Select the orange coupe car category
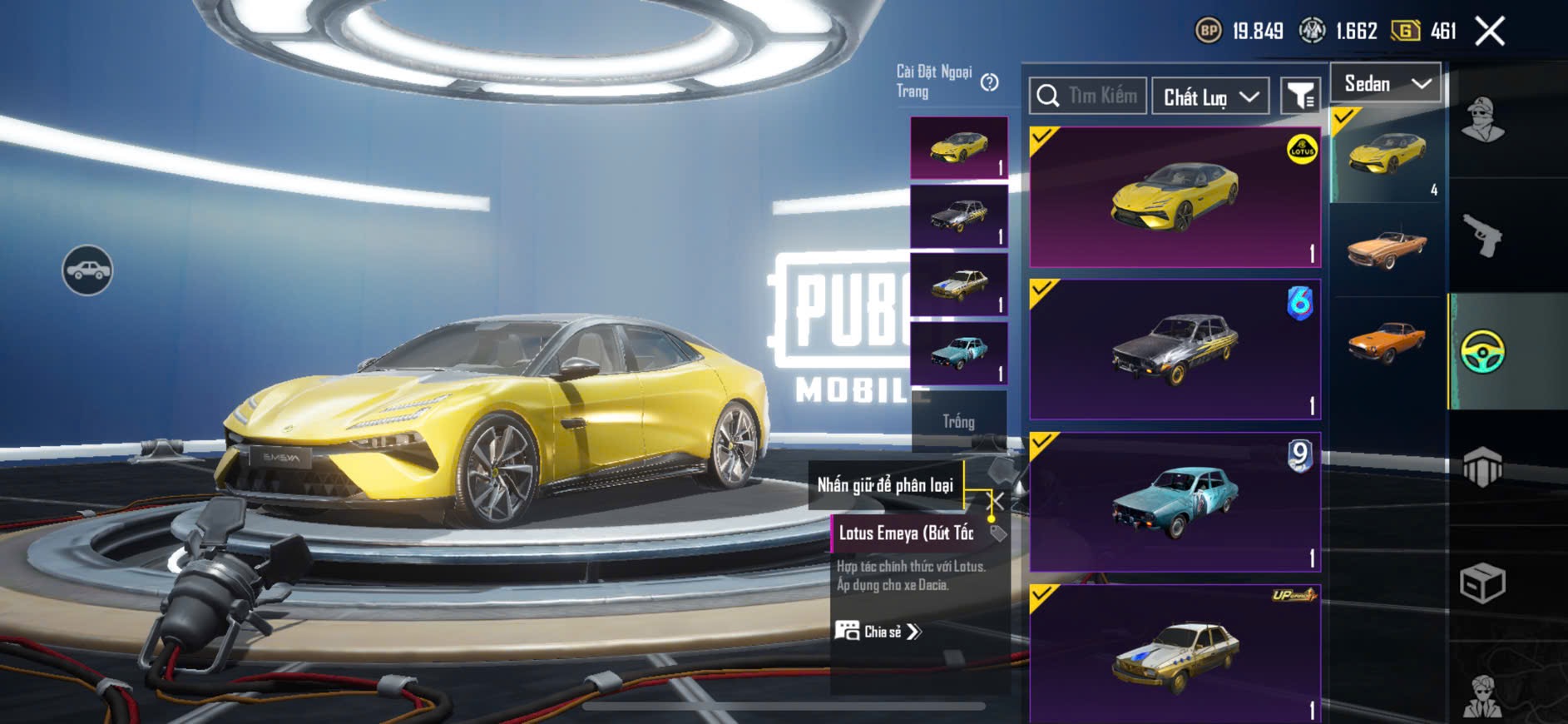1568x724 pixels. (x=1387, y=341)
